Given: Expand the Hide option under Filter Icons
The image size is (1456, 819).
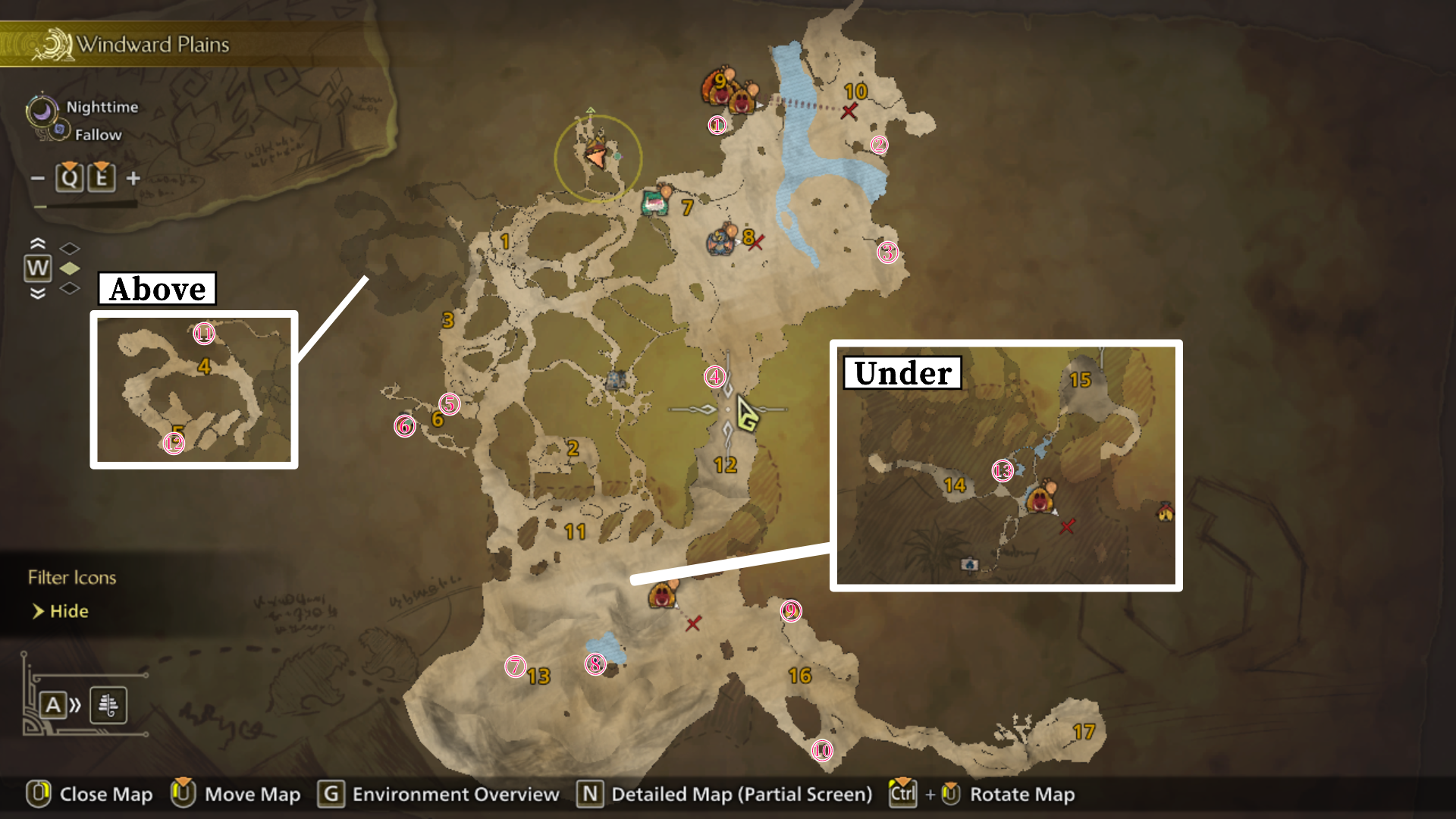Looking at the screenshot, I should click(x=68, y=610).
